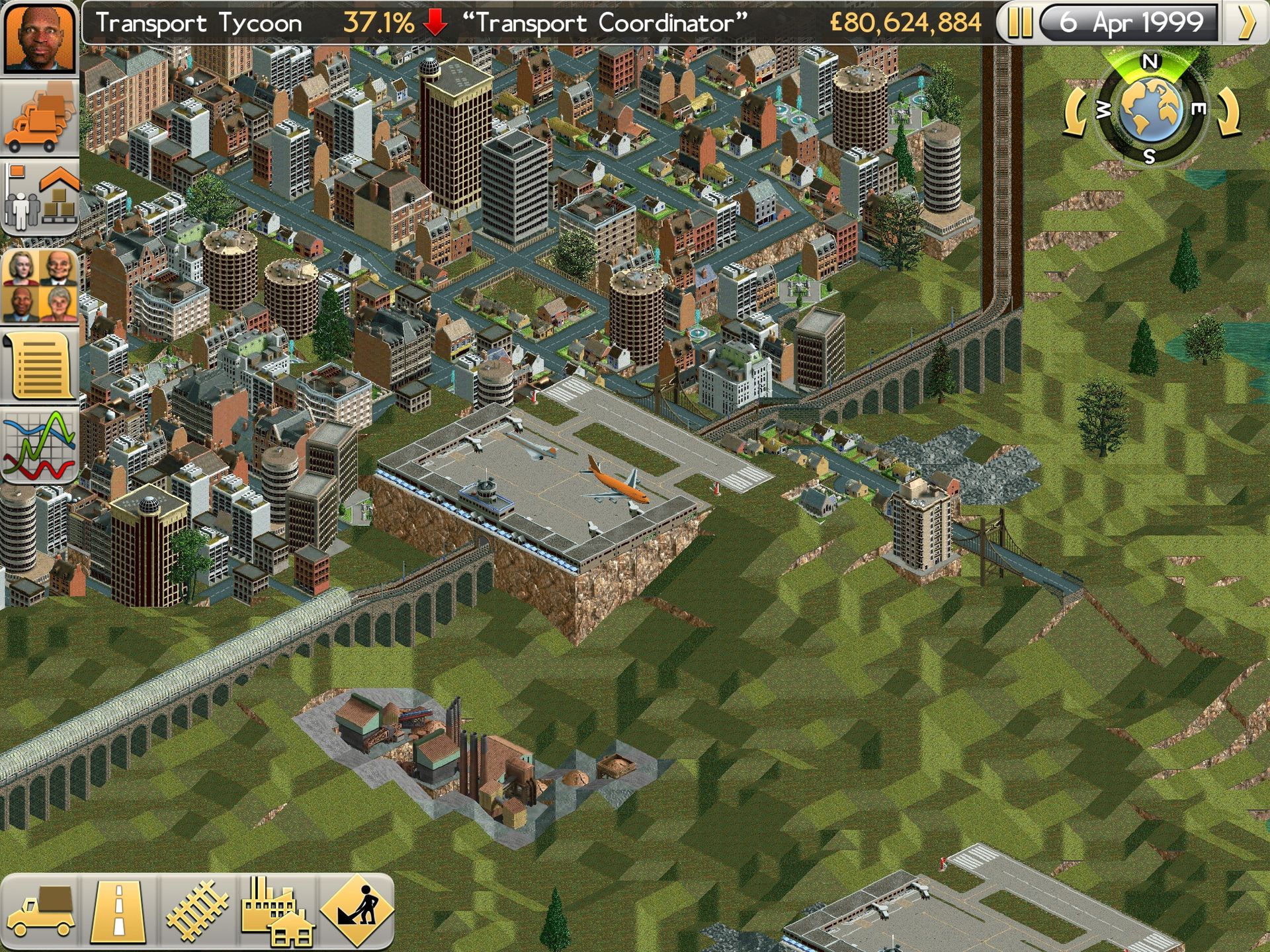Viewport: 1270px width, 952px height.
Task: Show the stations and cargo list
Action: (x=40, y=197)
